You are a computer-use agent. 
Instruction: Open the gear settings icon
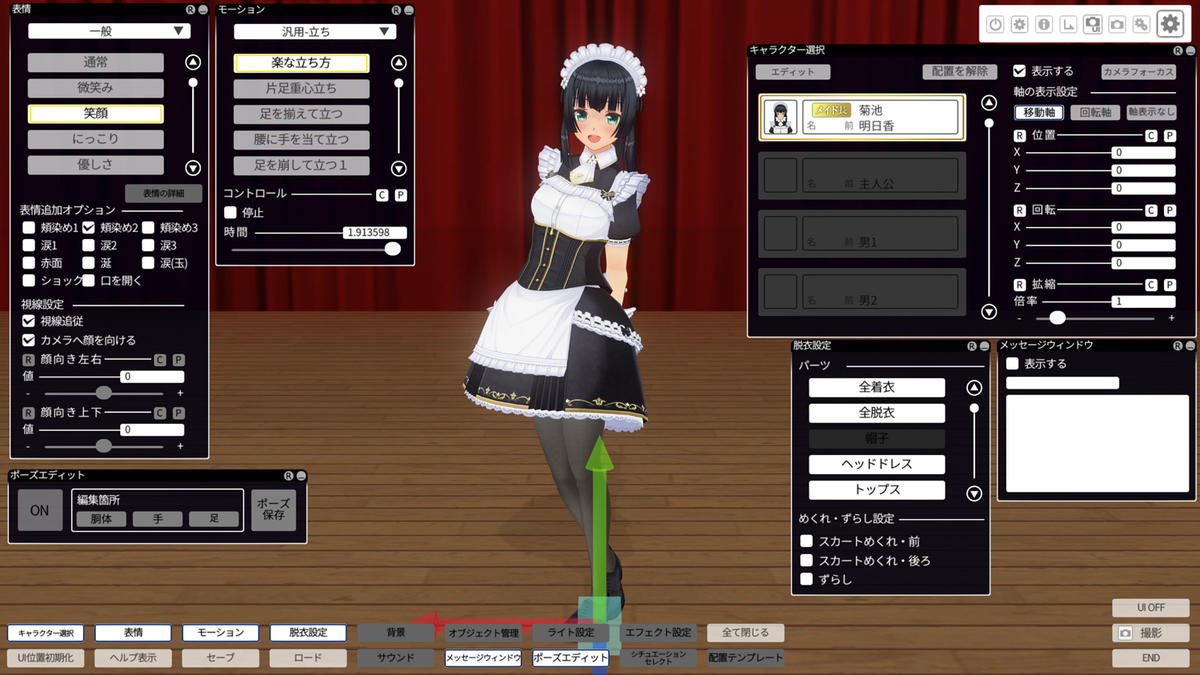(1170, 24)
